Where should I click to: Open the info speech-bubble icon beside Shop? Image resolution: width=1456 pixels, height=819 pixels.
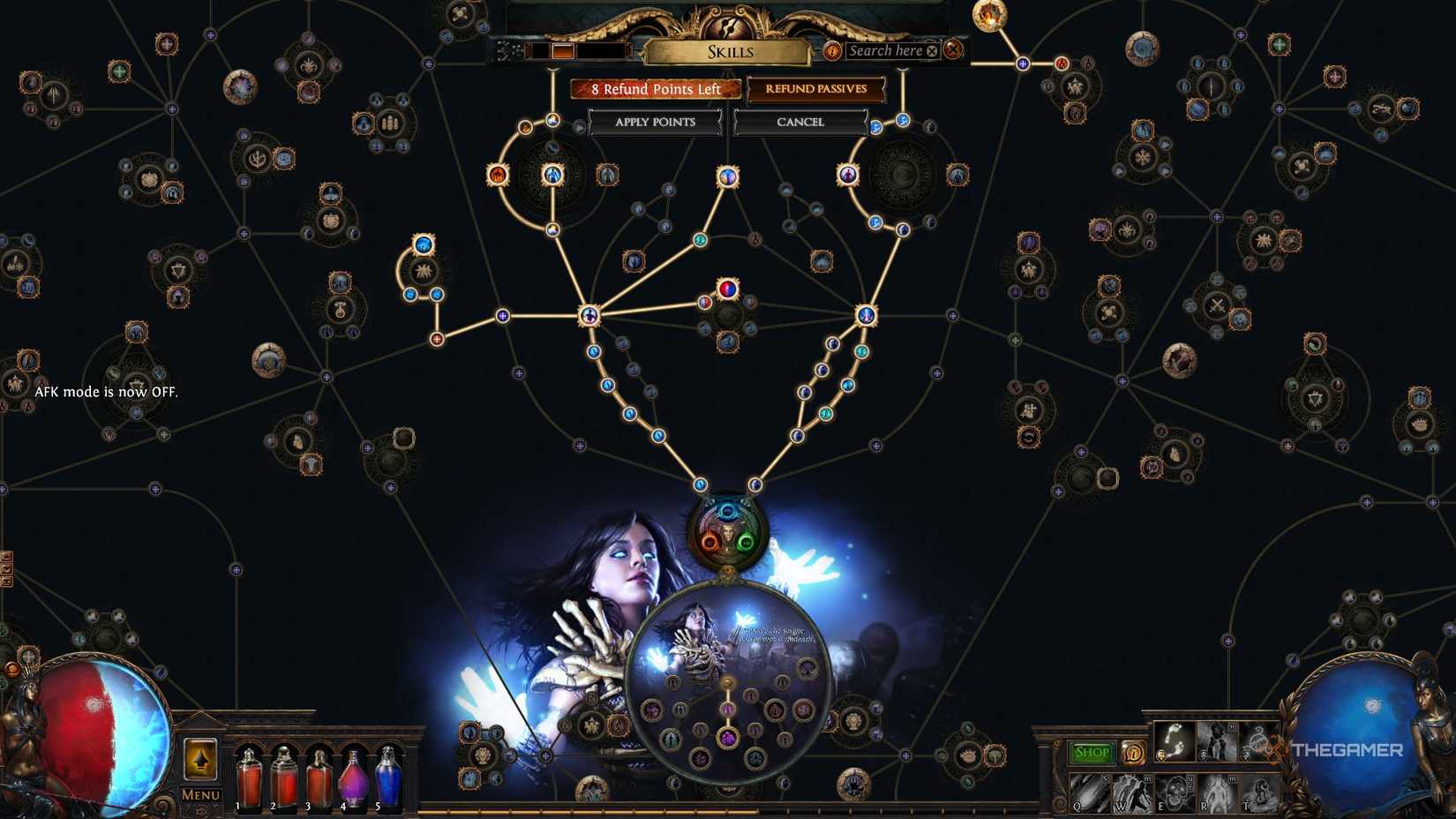click(x=1134, y=753)
